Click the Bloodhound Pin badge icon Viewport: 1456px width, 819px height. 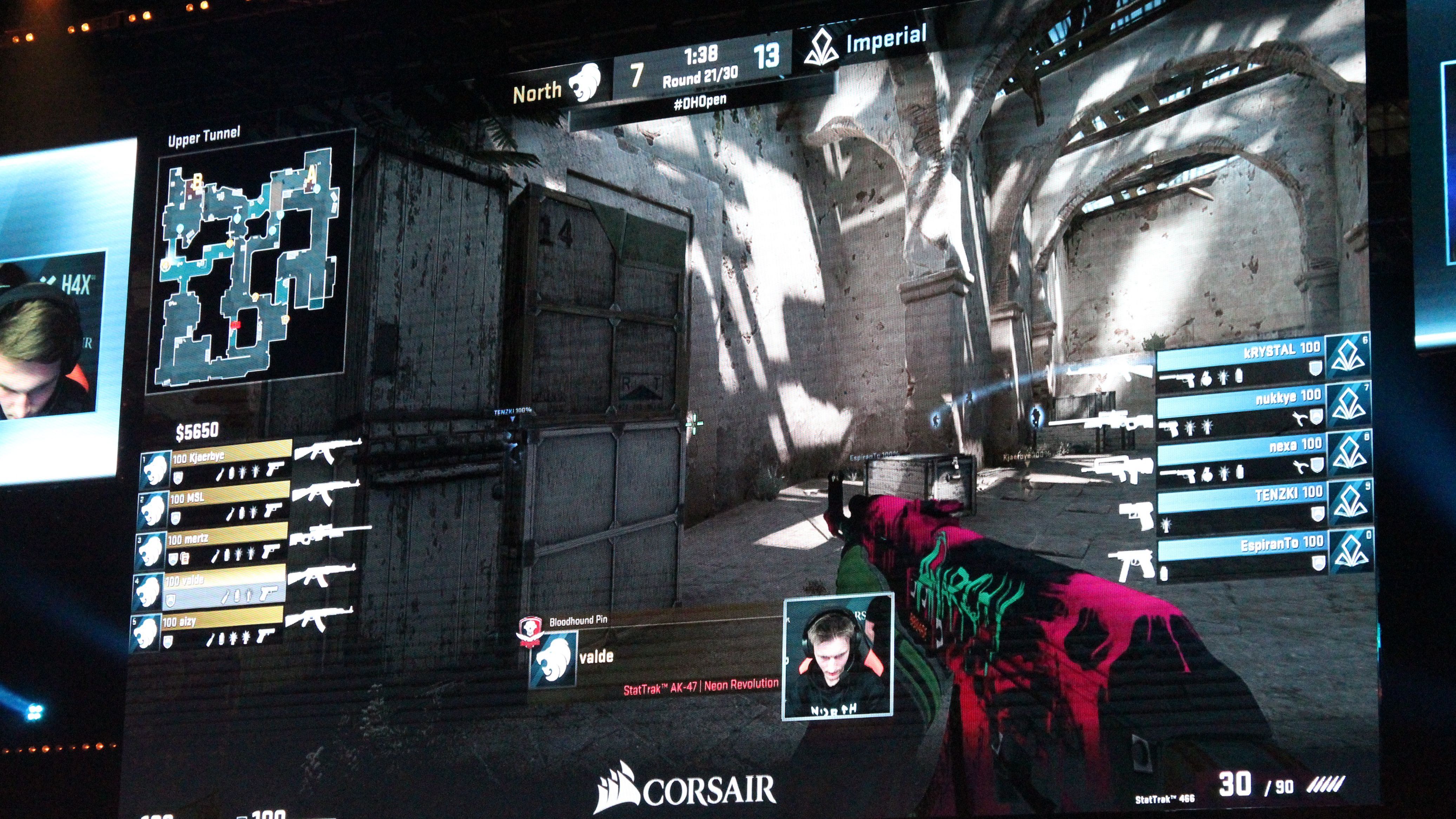click(x=530, y=629)
